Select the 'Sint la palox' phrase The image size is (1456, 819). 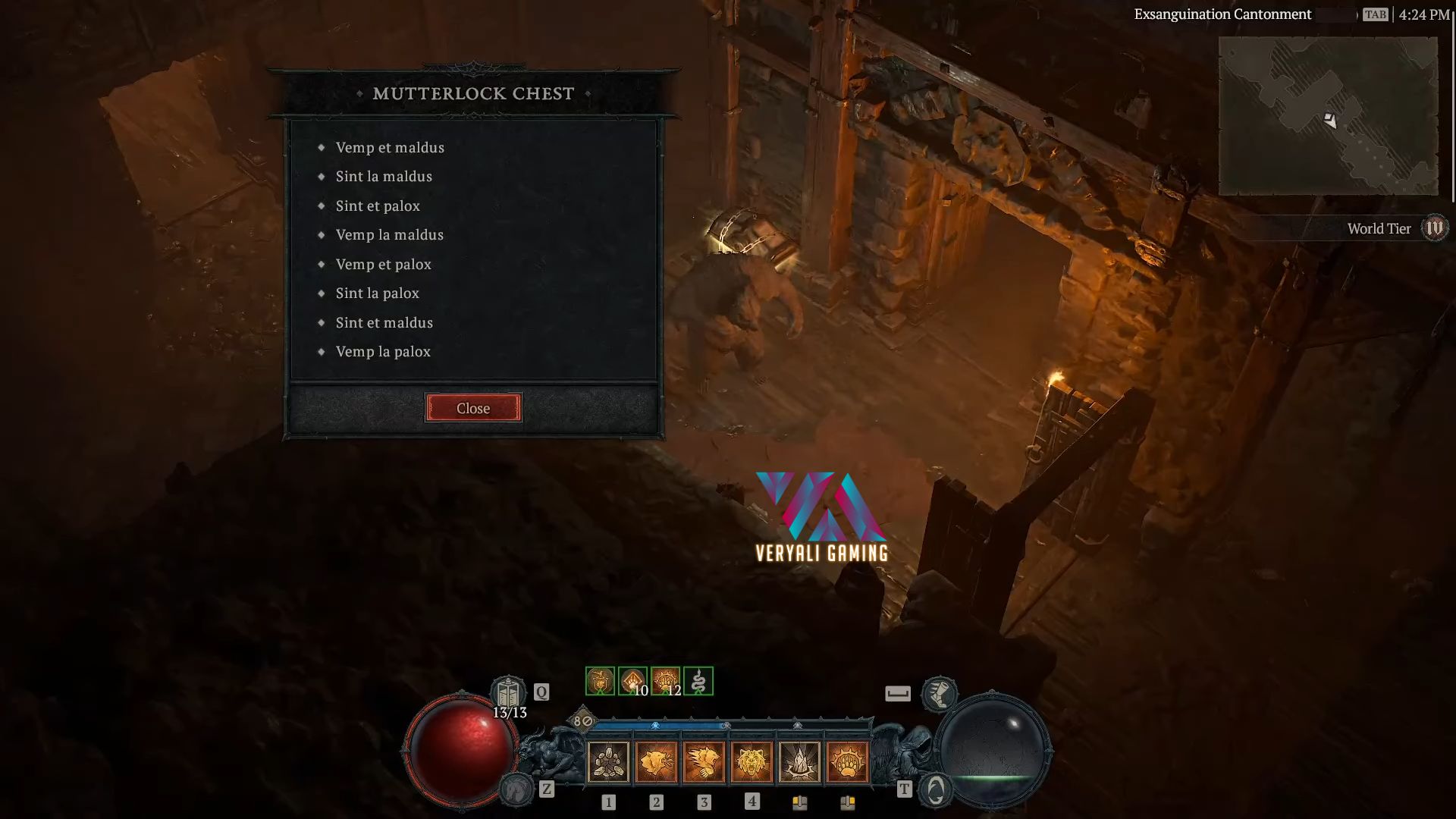click(378, 293)
